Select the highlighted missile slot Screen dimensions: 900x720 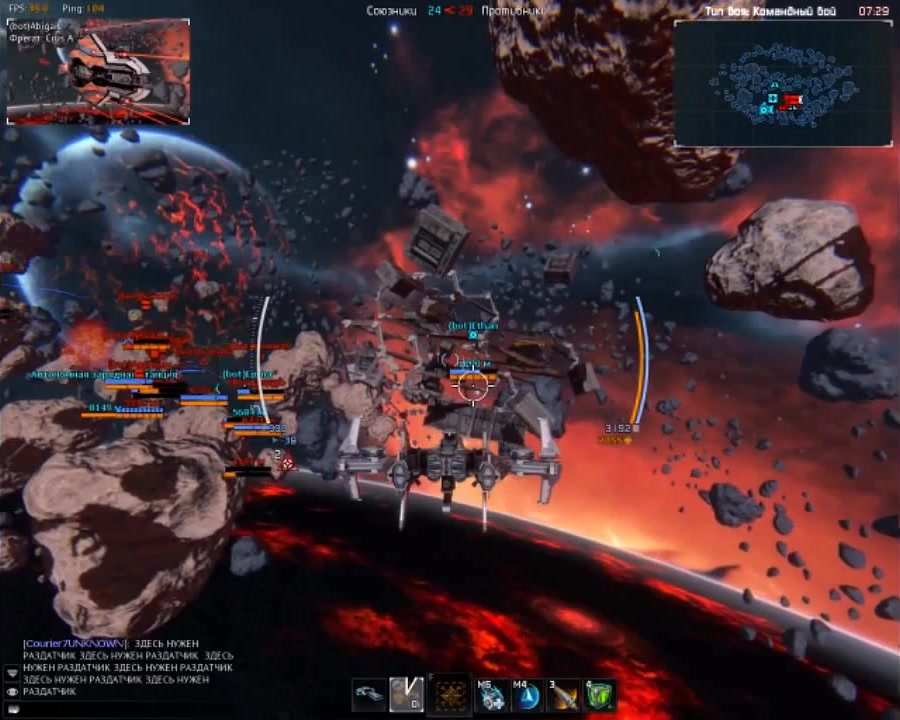(x=406, y=694)
